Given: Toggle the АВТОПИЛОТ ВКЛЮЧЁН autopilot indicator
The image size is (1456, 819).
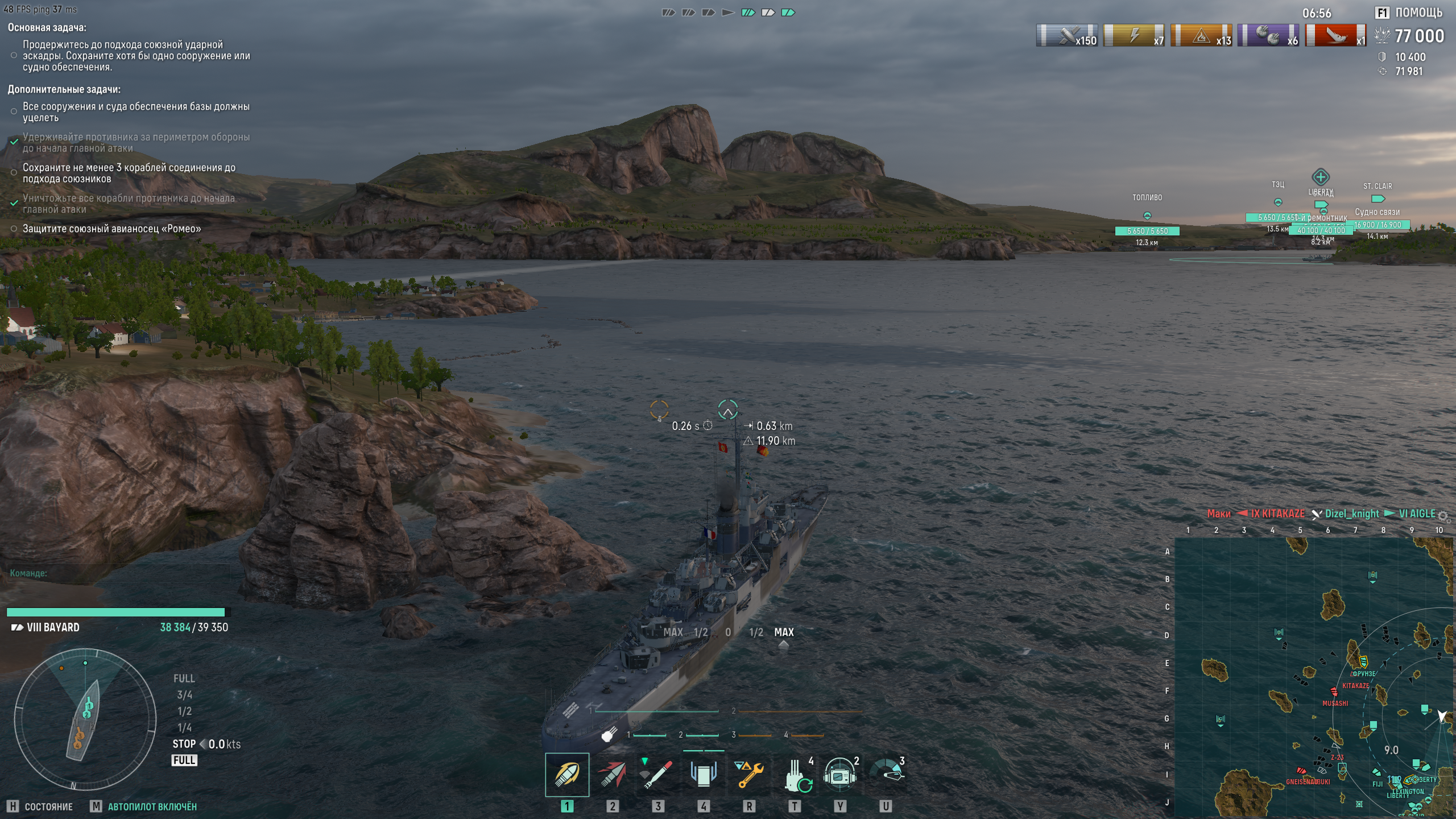Looking at the screenshot, I should click(x=152, y=806).
